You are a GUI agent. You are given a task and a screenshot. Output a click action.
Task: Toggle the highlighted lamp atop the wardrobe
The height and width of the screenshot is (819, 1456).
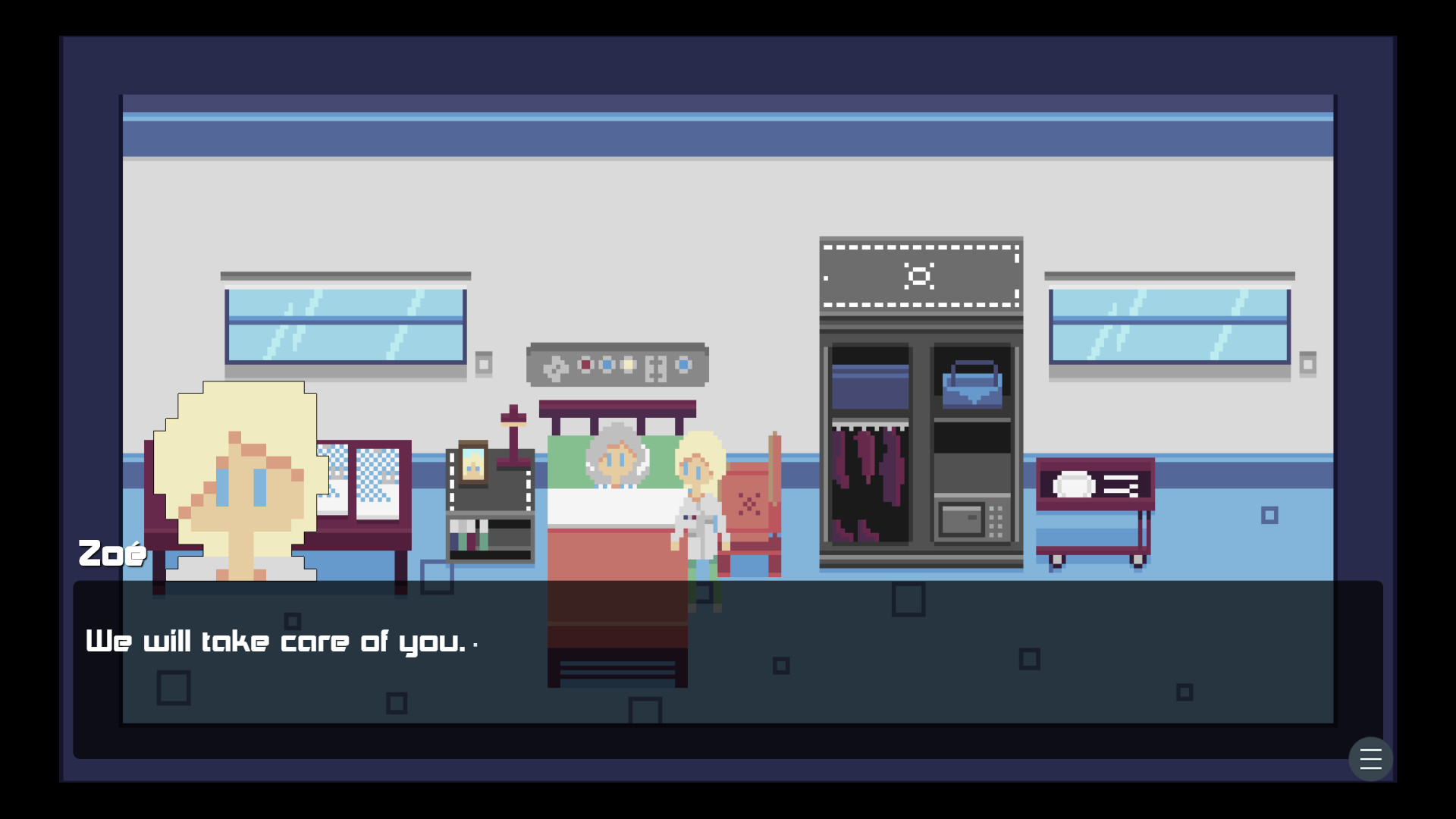tap(920, 277)
